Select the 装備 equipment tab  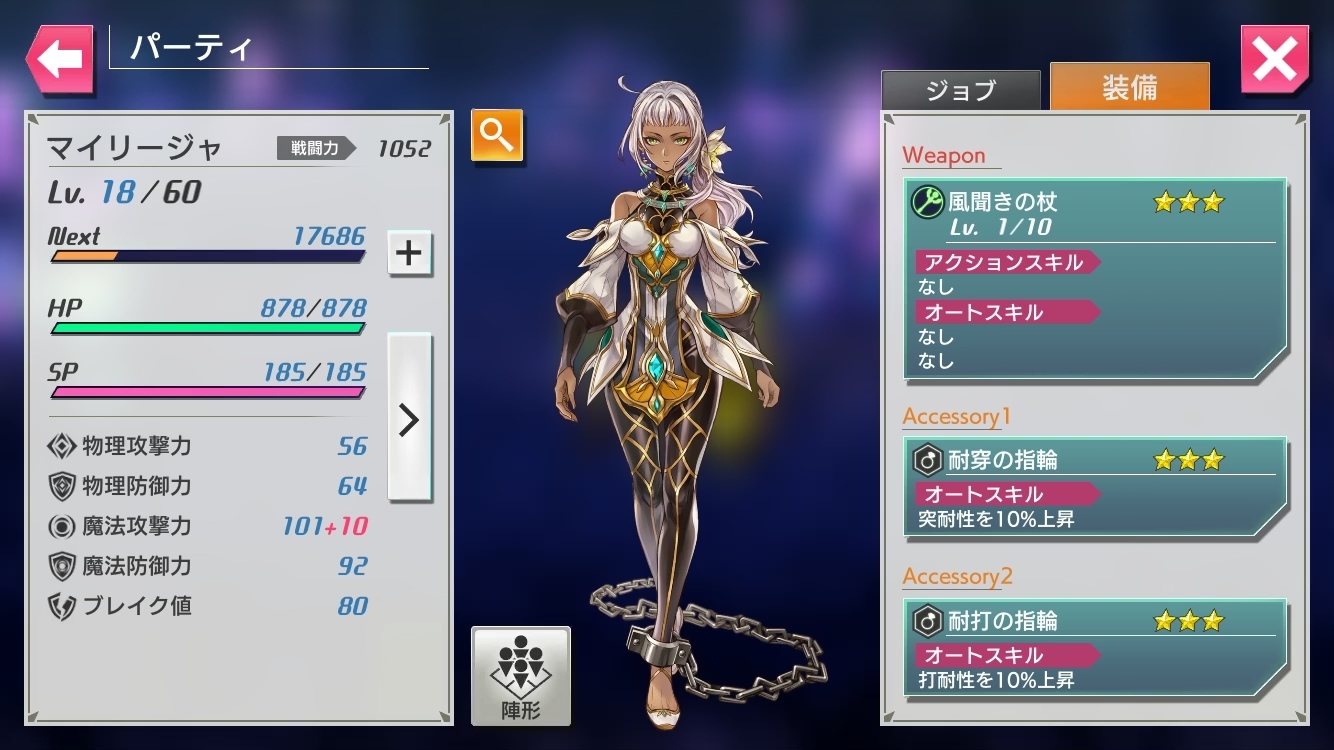[x=1128, y=87]
